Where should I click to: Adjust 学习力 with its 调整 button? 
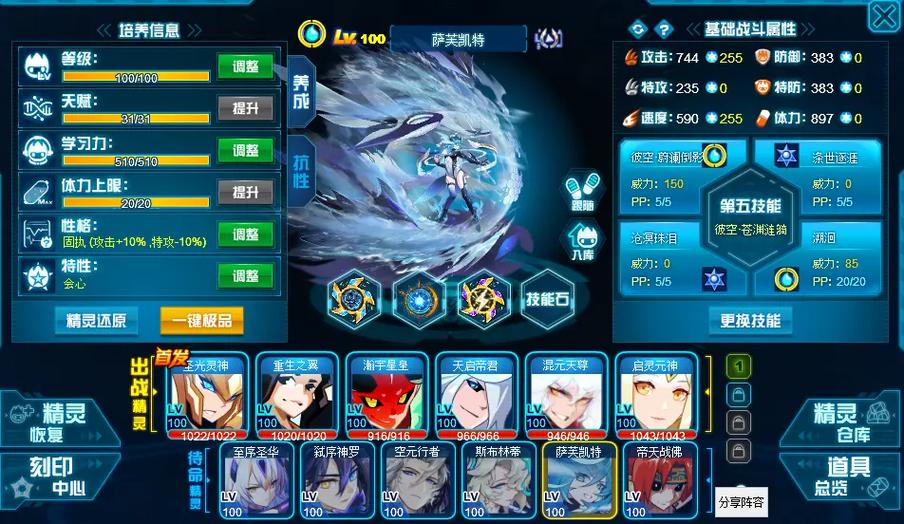[245, 150]
